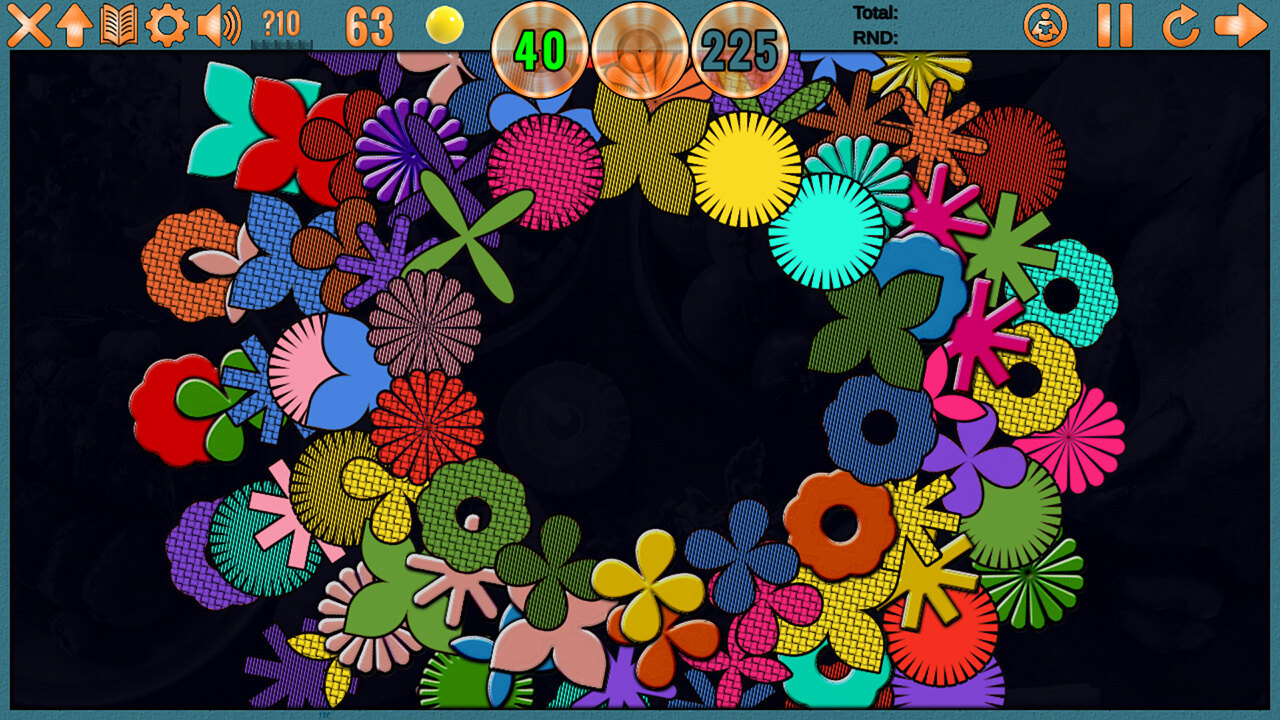Image resolution: width=1280 pixels, height=720 pixels.
Task: Pick the solid cyan sunburst flower tile
Action: pyautogui.click(x=826, y=232)
